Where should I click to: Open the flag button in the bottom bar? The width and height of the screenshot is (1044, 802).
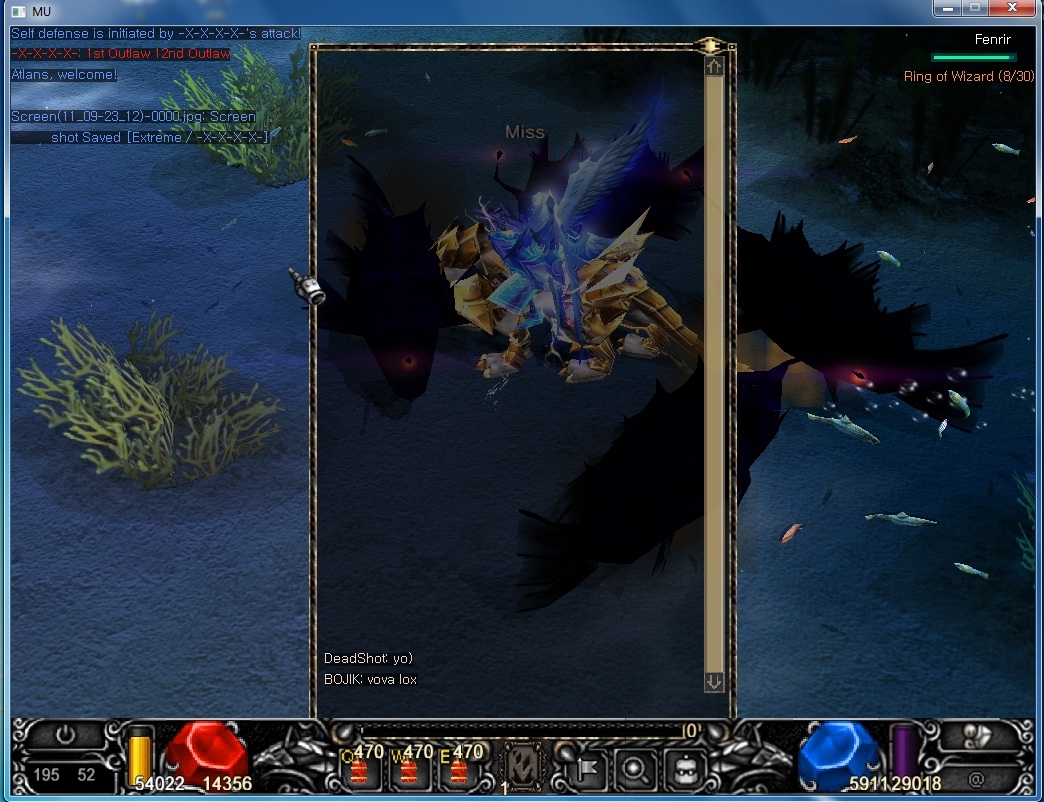588,768
